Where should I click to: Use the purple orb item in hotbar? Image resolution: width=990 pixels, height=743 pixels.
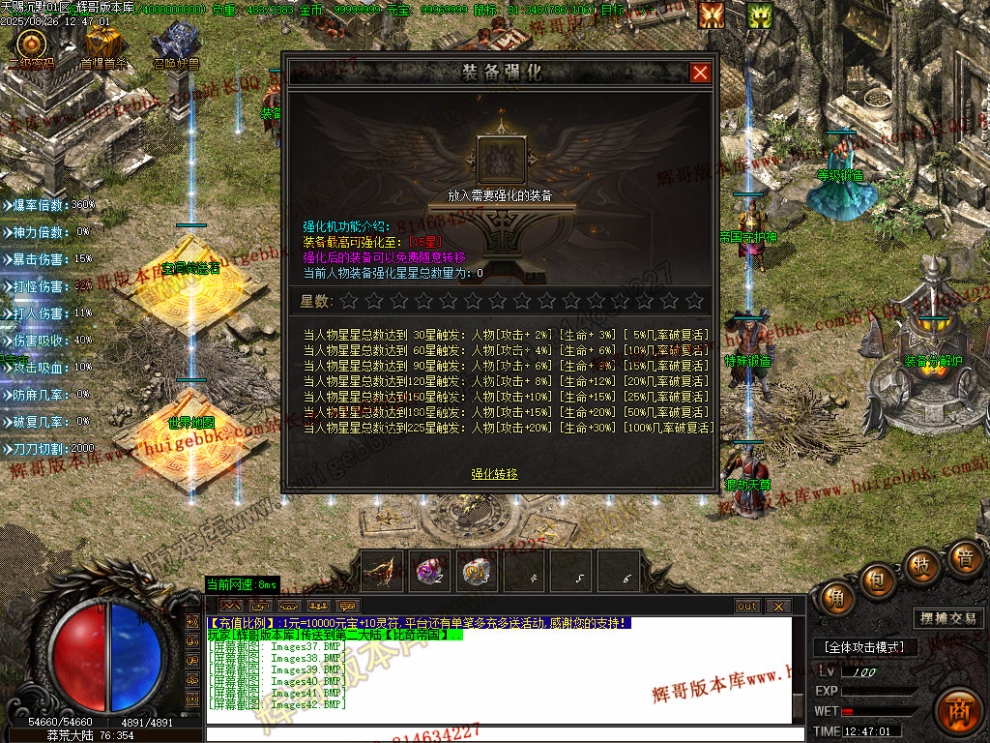tap(431, 571)
